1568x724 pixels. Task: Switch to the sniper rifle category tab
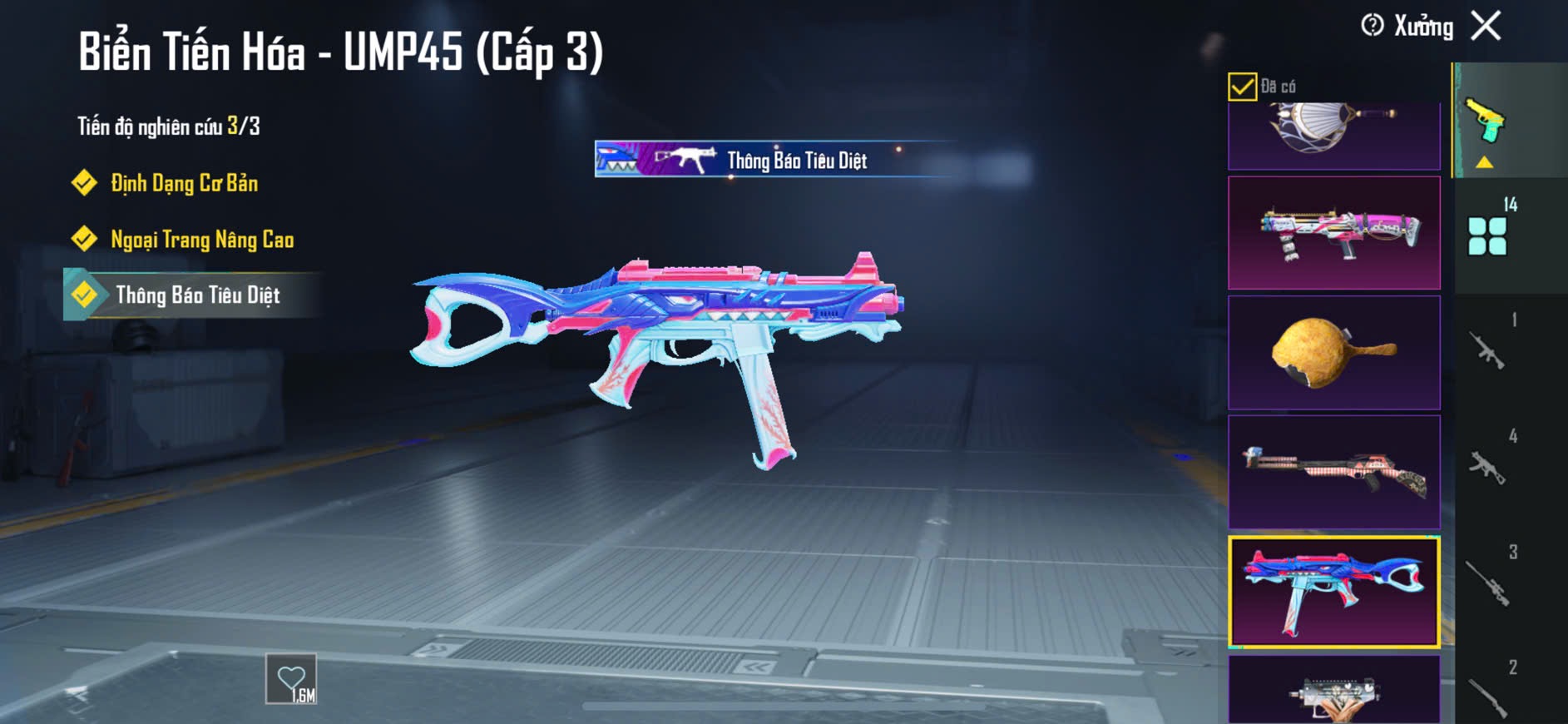1489,582
